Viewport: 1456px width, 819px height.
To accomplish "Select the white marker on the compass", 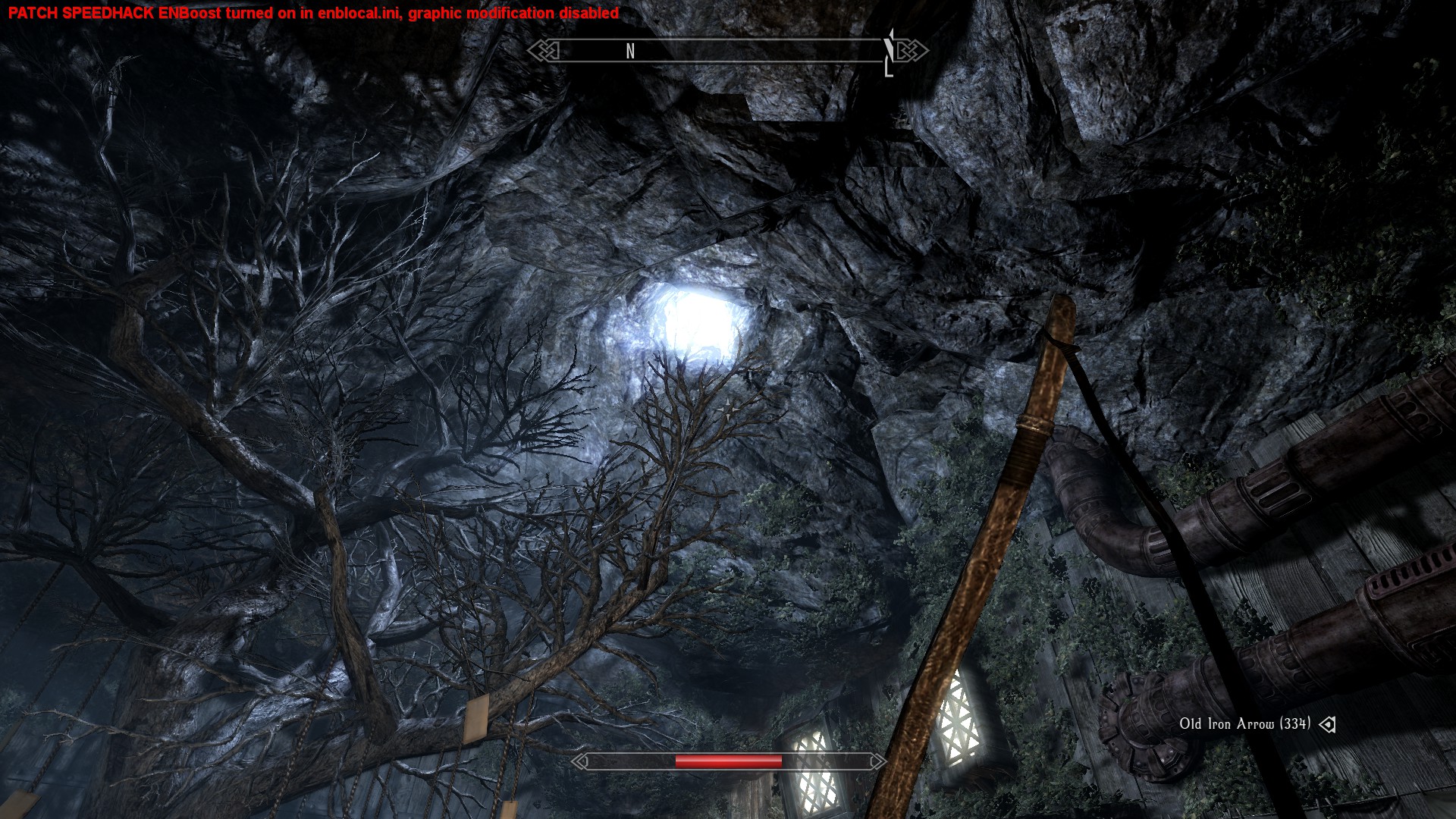I will click(889, 52).
